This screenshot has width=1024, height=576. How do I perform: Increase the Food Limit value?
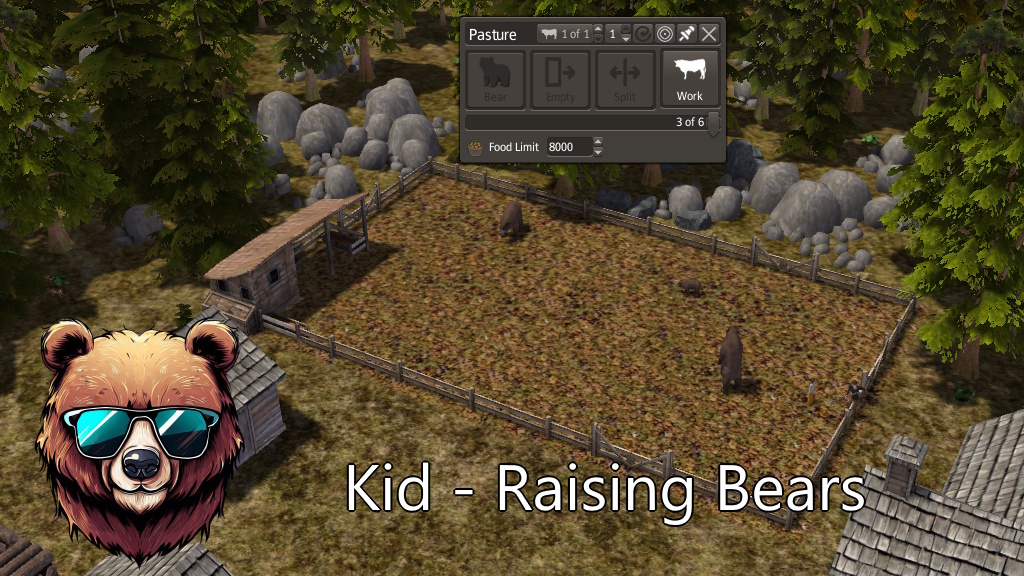[598, 142]
